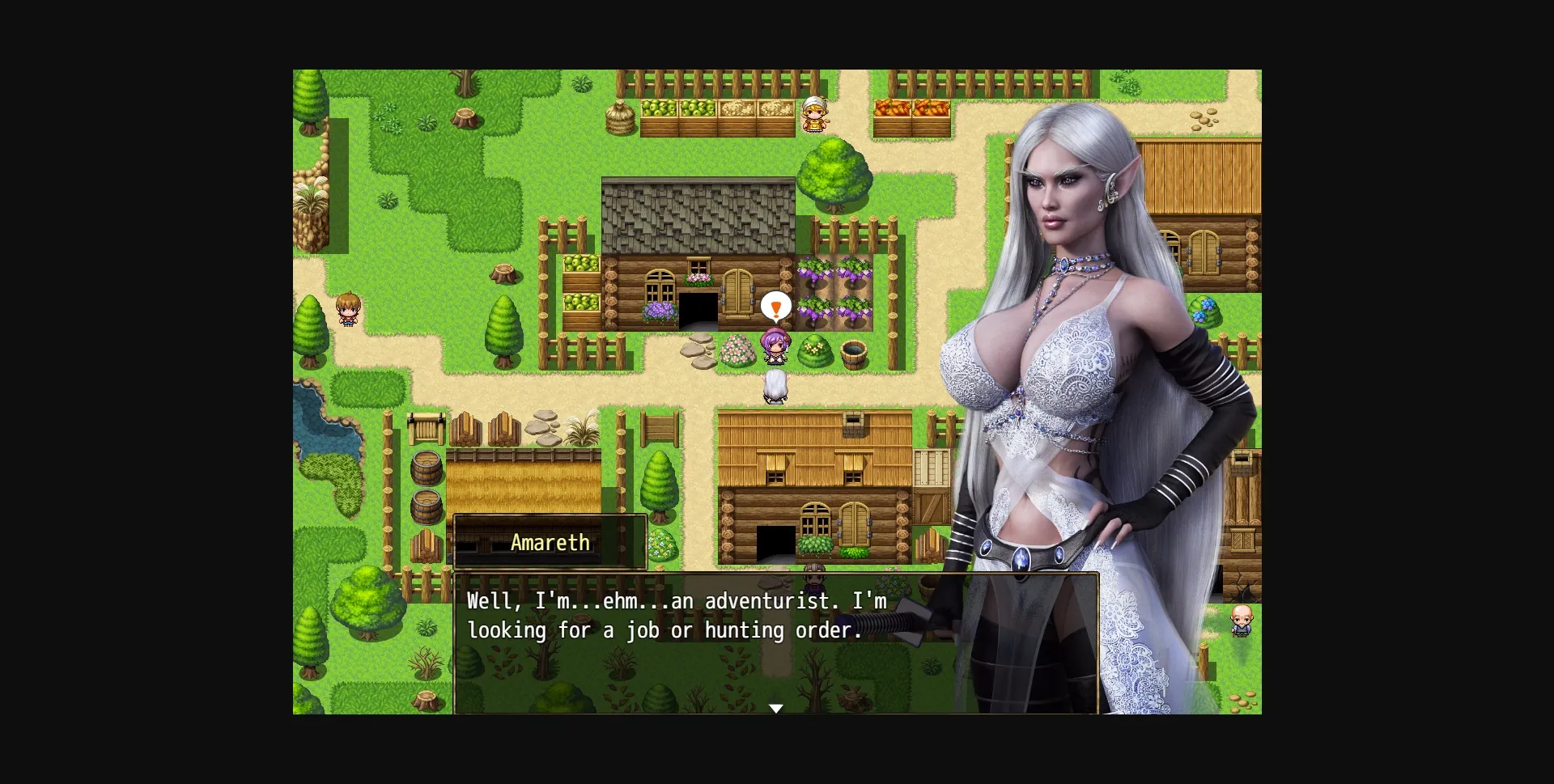This screenshot has width=1554, height=784.
Task: Toggle the blue flowers near the right cabin
Action: 1205,309
